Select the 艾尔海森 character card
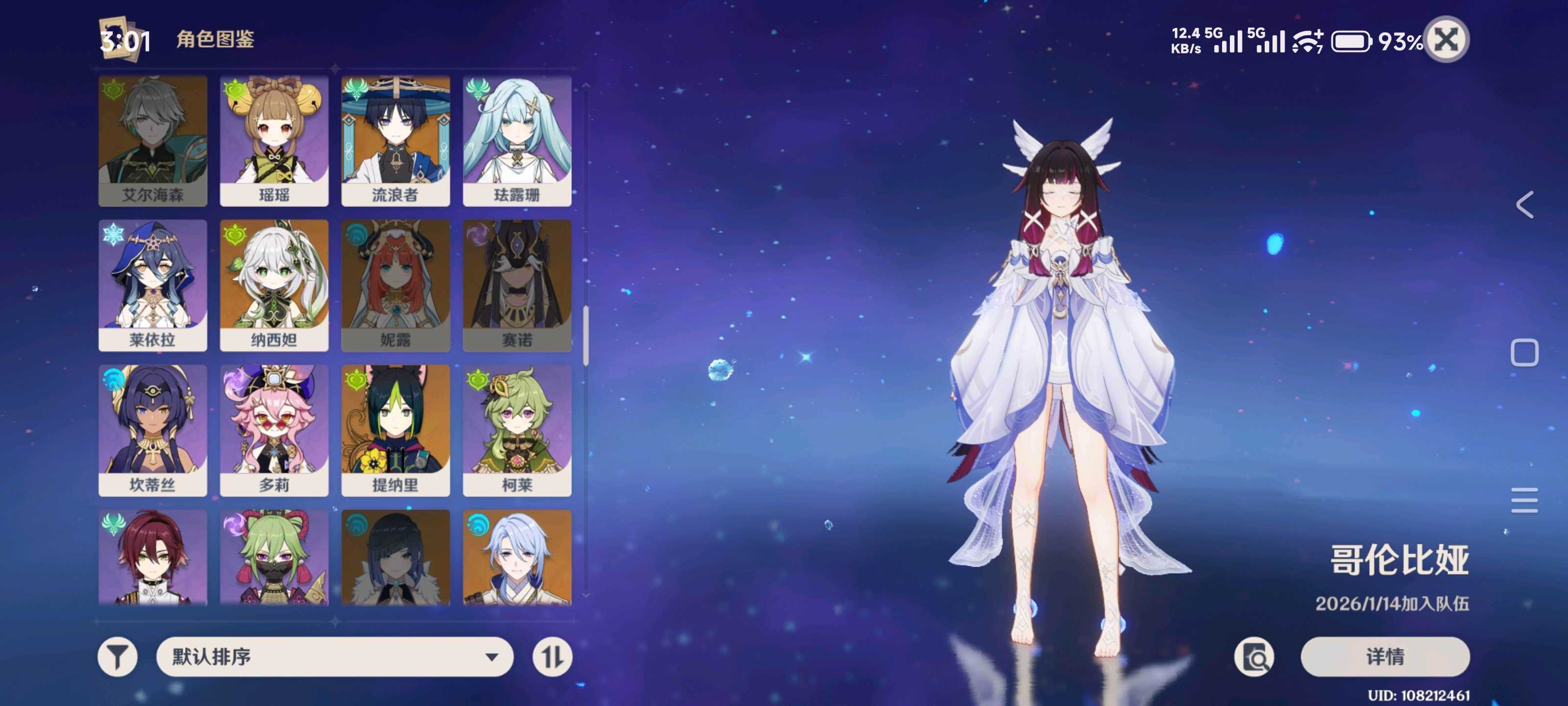 click(153, 140)
